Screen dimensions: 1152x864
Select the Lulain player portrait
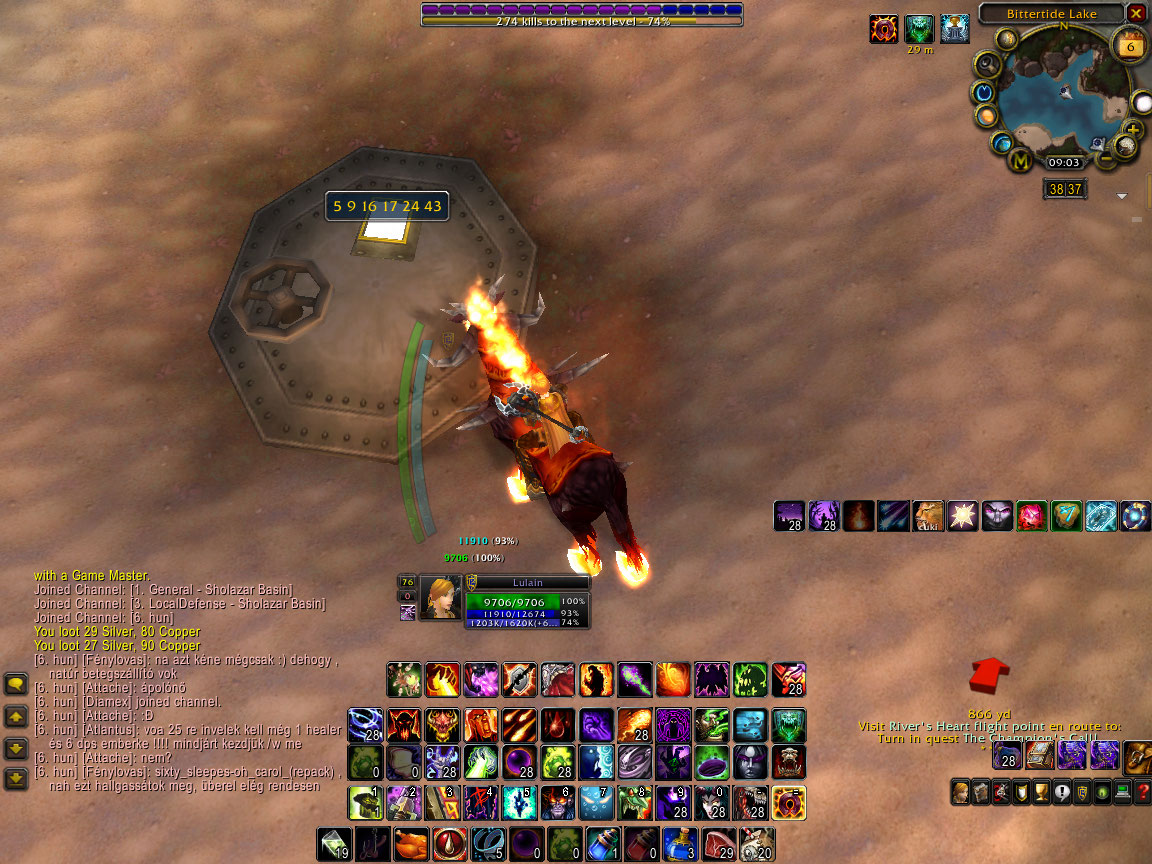[440, 597]
